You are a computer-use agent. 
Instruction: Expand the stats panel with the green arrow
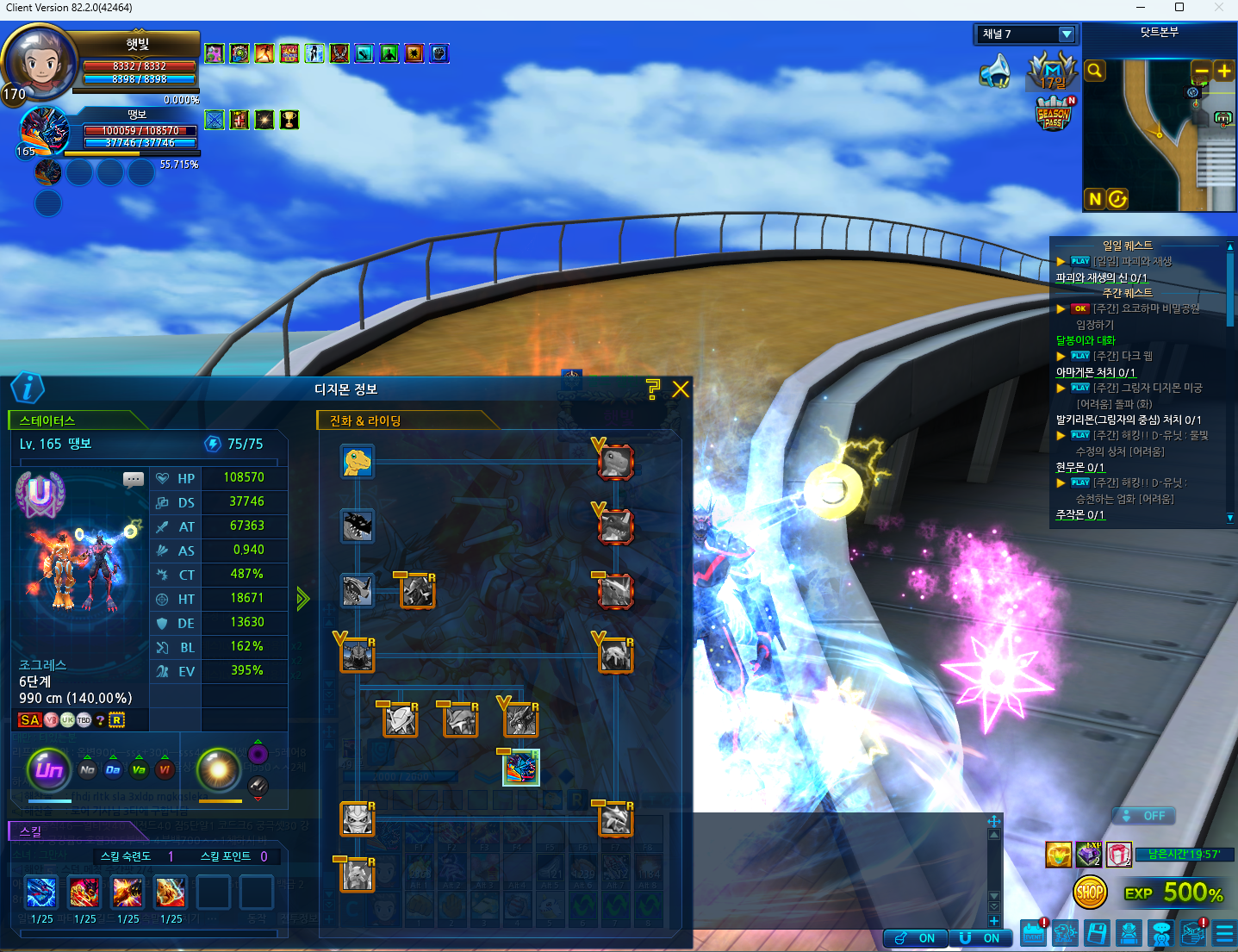[302, 599]
